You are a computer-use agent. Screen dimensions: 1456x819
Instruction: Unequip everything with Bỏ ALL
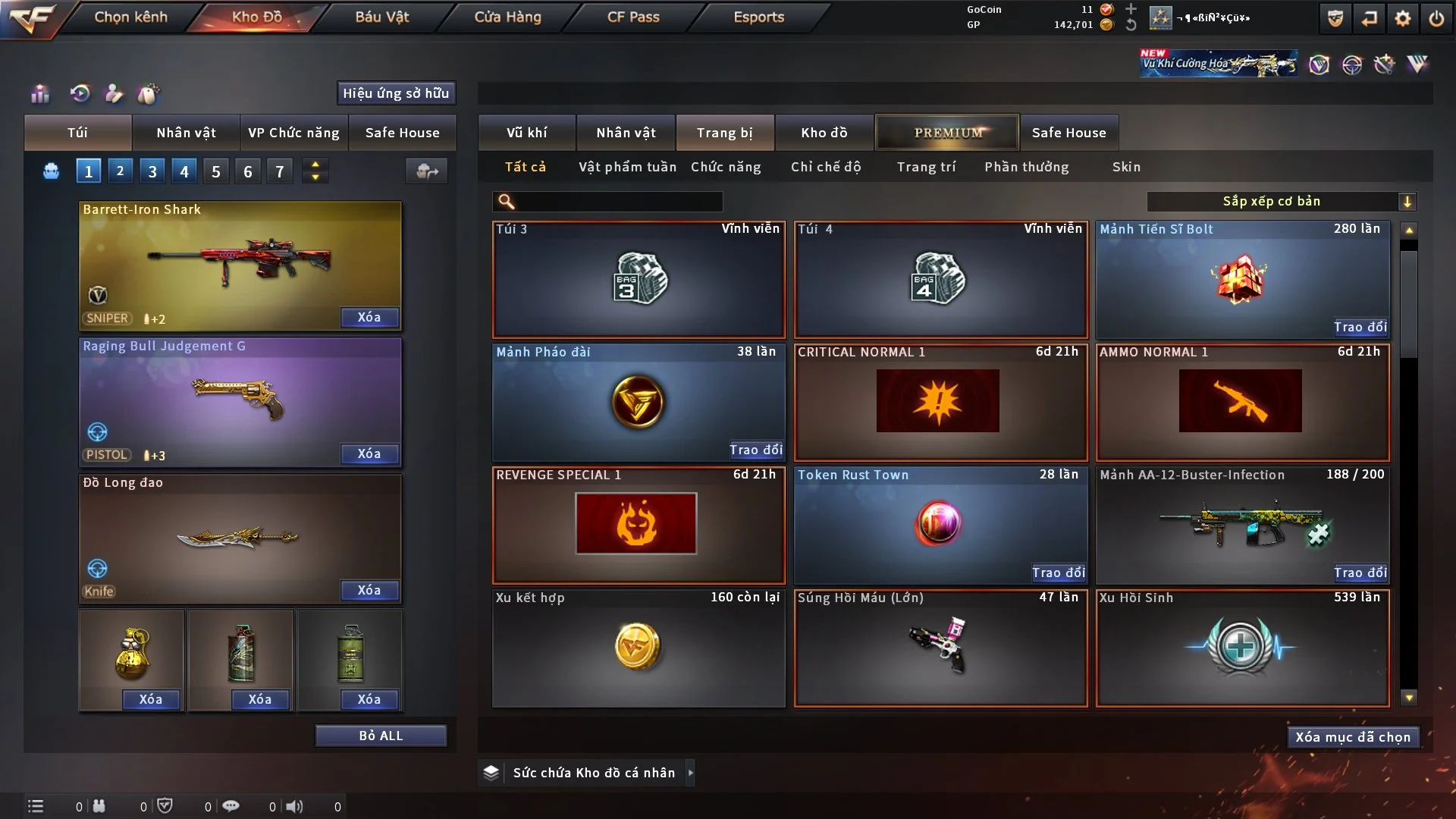point(381,736)
